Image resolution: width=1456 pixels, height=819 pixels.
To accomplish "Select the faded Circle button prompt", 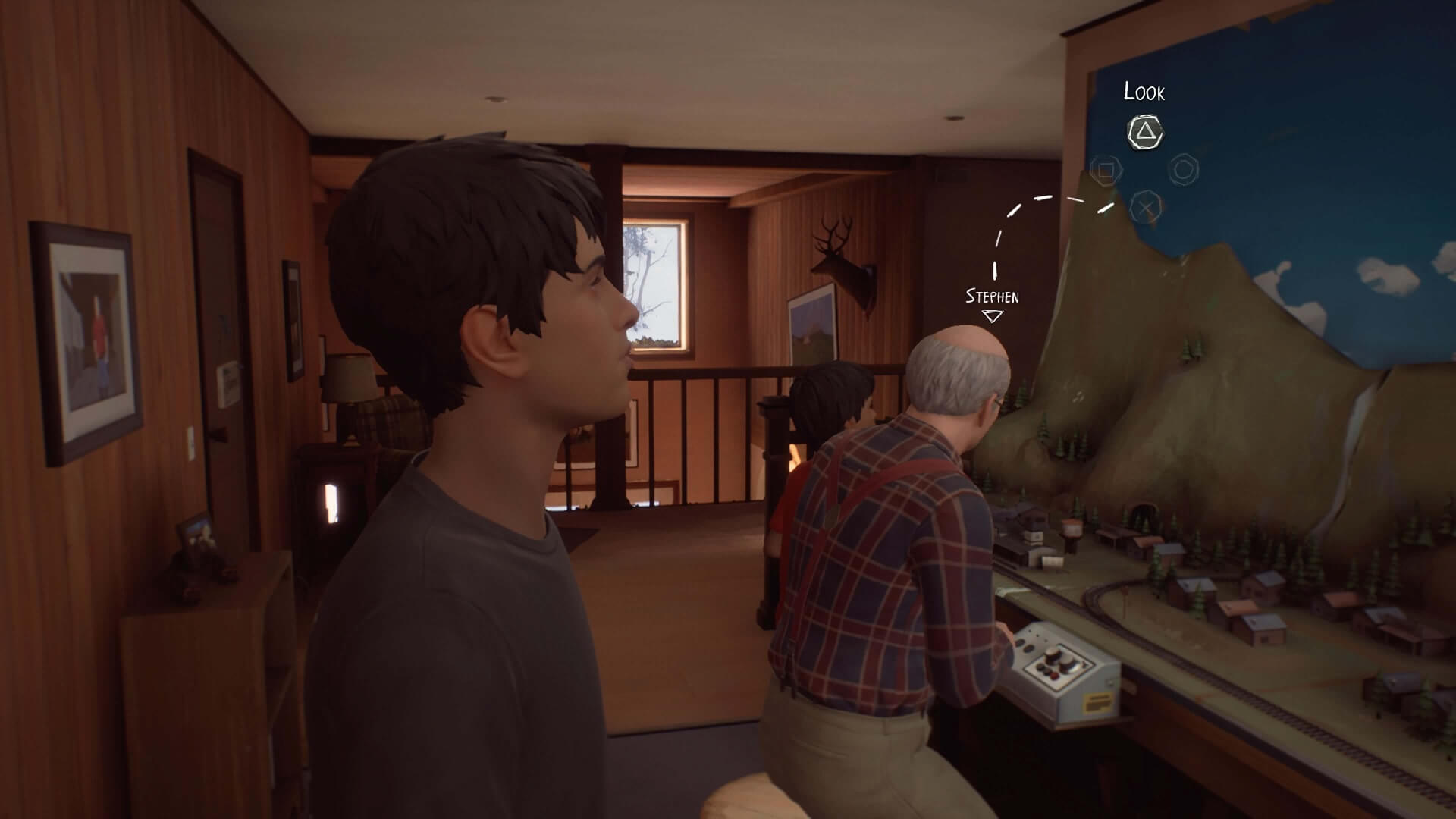I will click(1183, 168).
